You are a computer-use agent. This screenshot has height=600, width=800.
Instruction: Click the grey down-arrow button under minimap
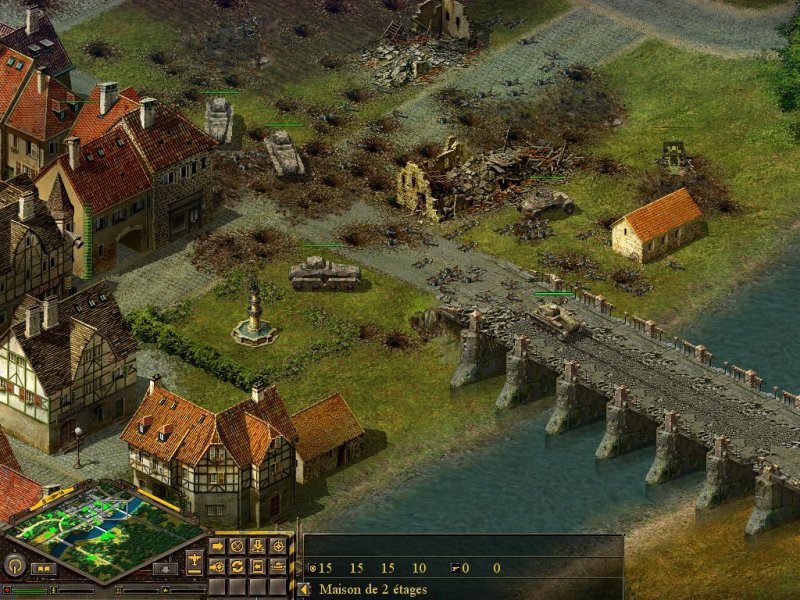165,569
